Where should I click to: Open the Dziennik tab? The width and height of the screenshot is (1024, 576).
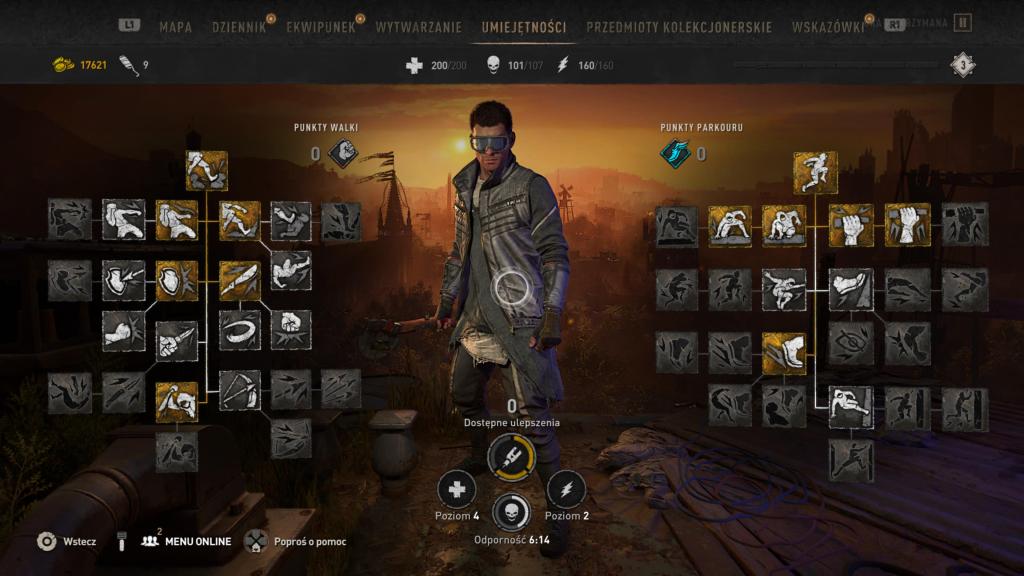(239, 27)
